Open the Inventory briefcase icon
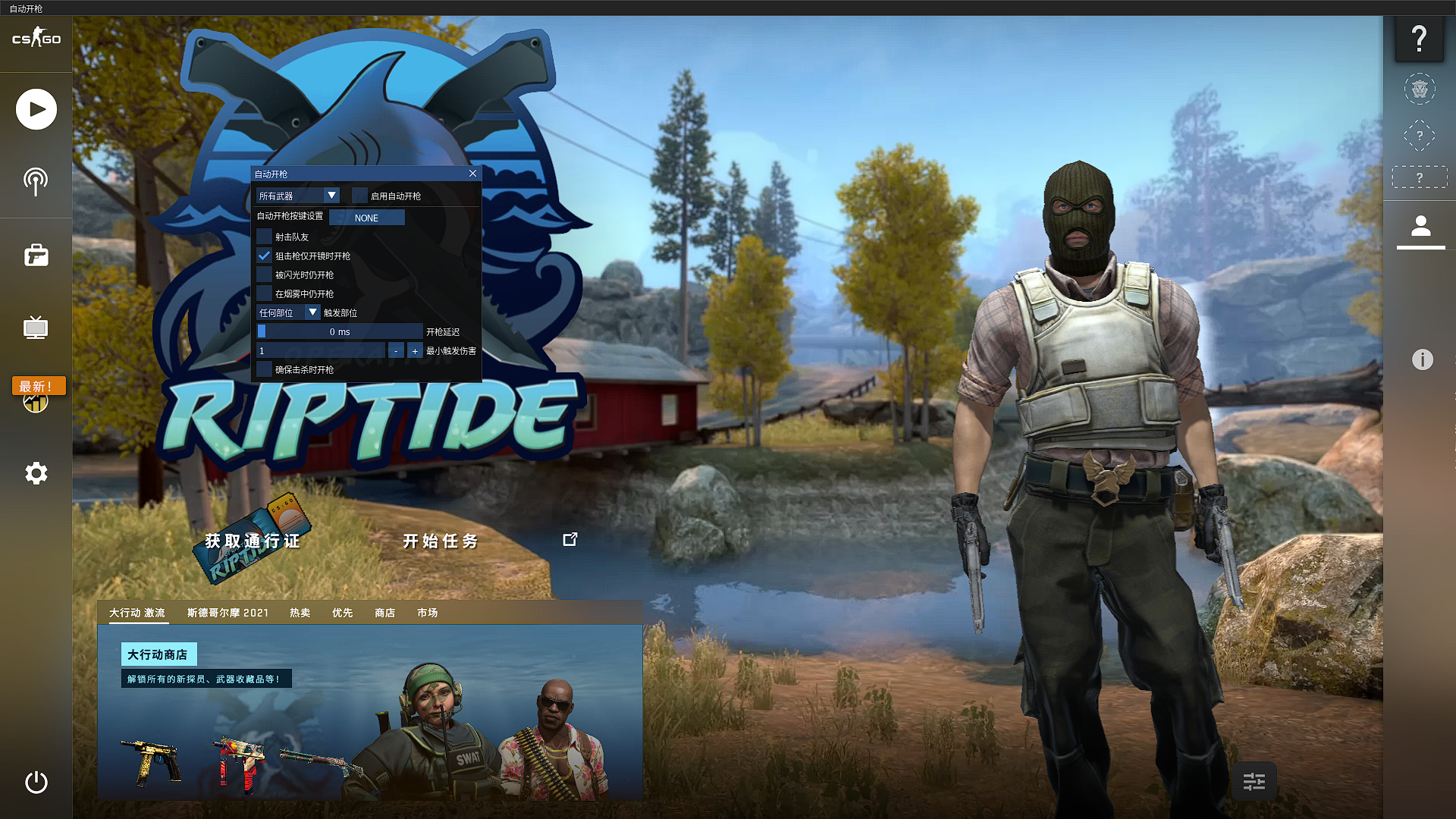The image size is (1456, 819). [x=36, y=256]
